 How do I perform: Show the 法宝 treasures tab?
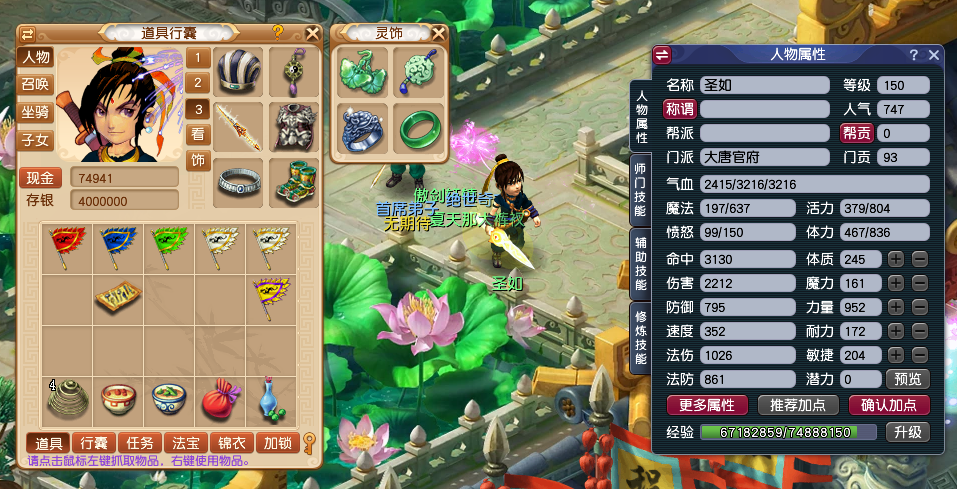[185, 442]
